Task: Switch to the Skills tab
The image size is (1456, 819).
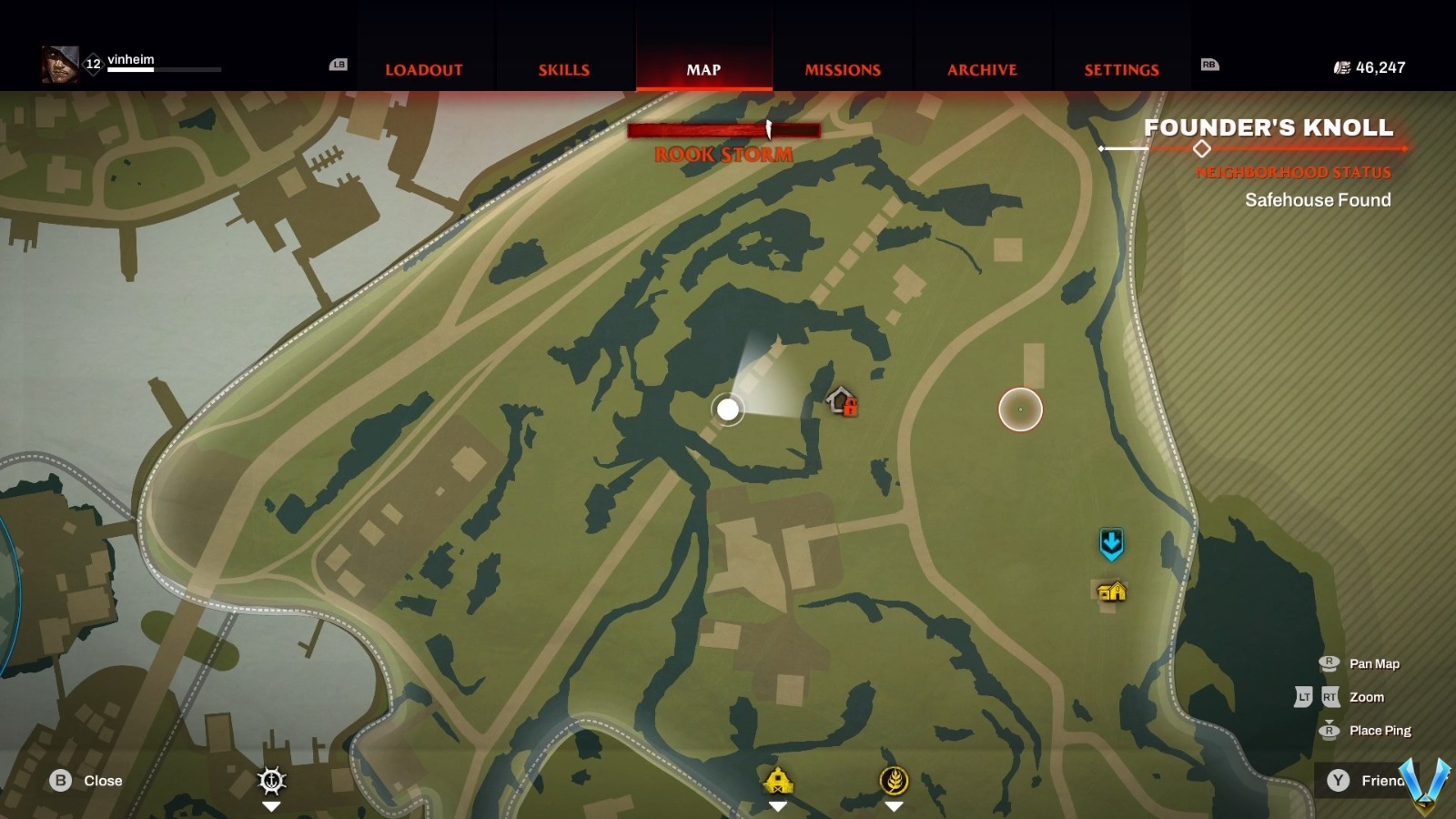Action: click(563, 70)
